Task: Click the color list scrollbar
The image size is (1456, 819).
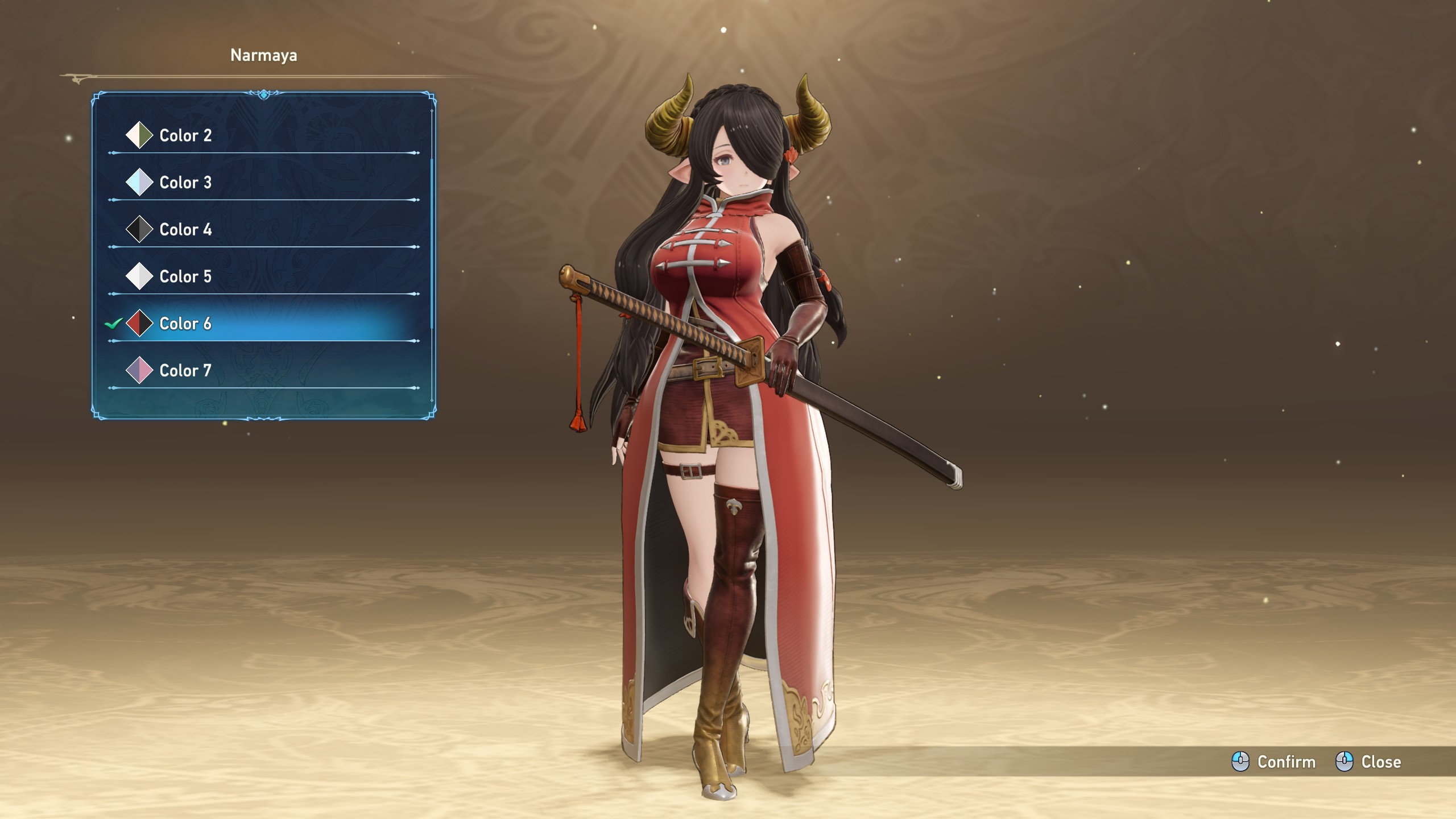Action: pyautogui.click(x=432, y=245)
